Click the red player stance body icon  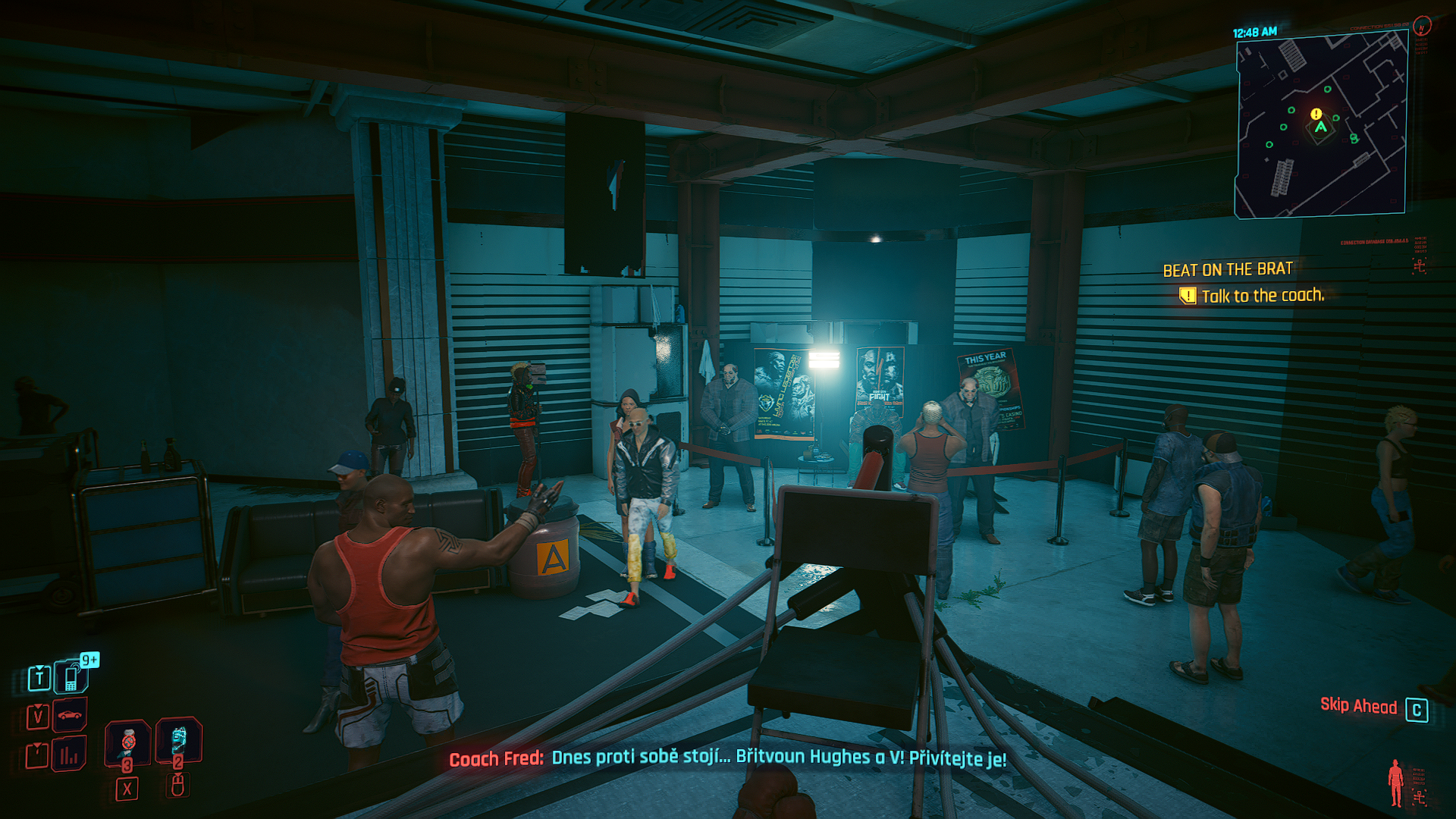[x=1395, y=782]
